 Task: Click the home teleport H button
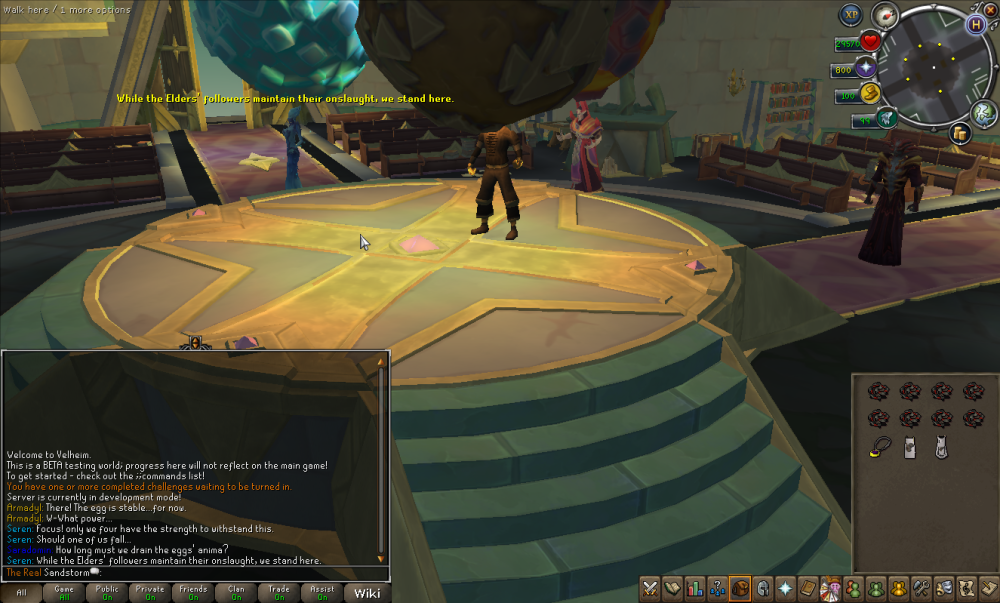coord(974,23)
